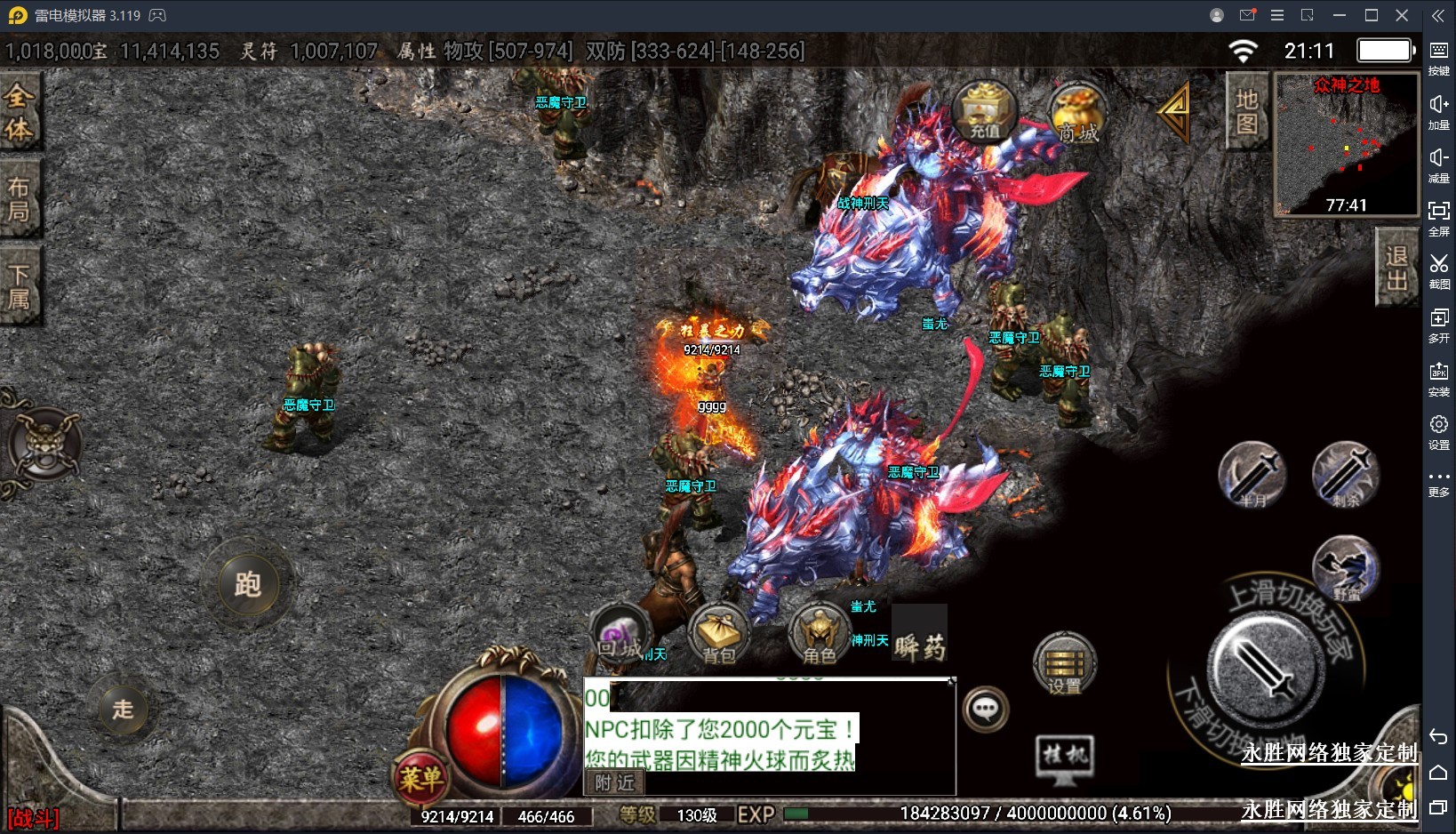Click the 众神之地 minimap
The height and width of the screenshot is (834, 1456).
[1346, 144]
